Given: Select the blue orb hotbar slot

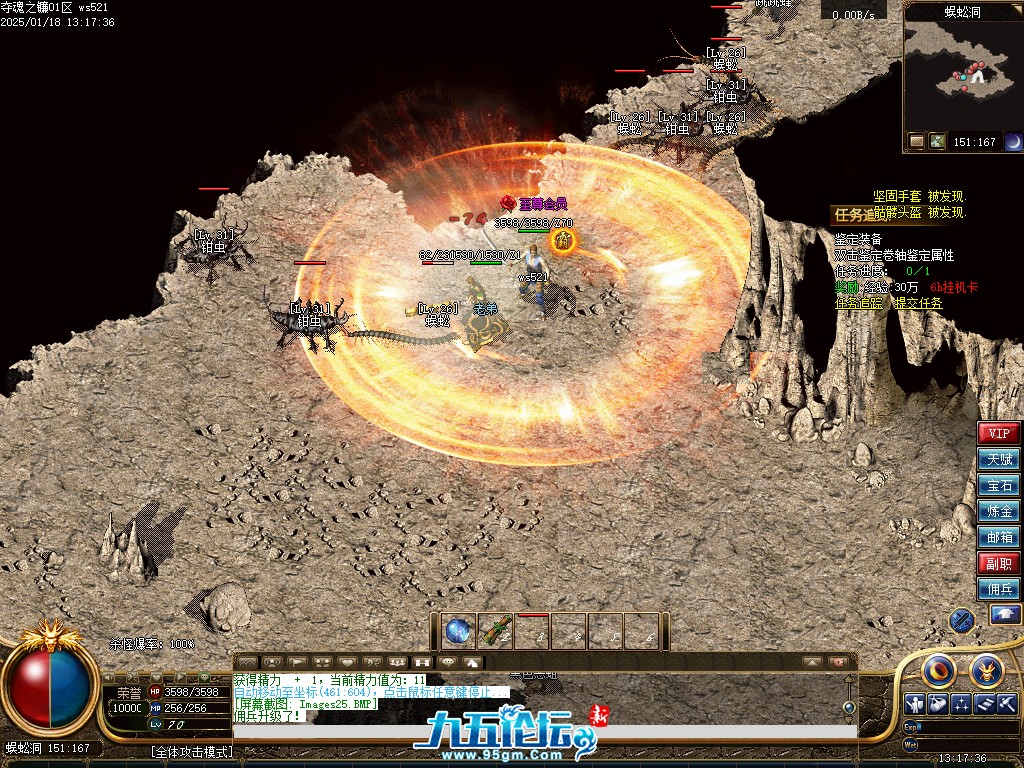Looking at the screenshot, I should [x=458, y=631].
